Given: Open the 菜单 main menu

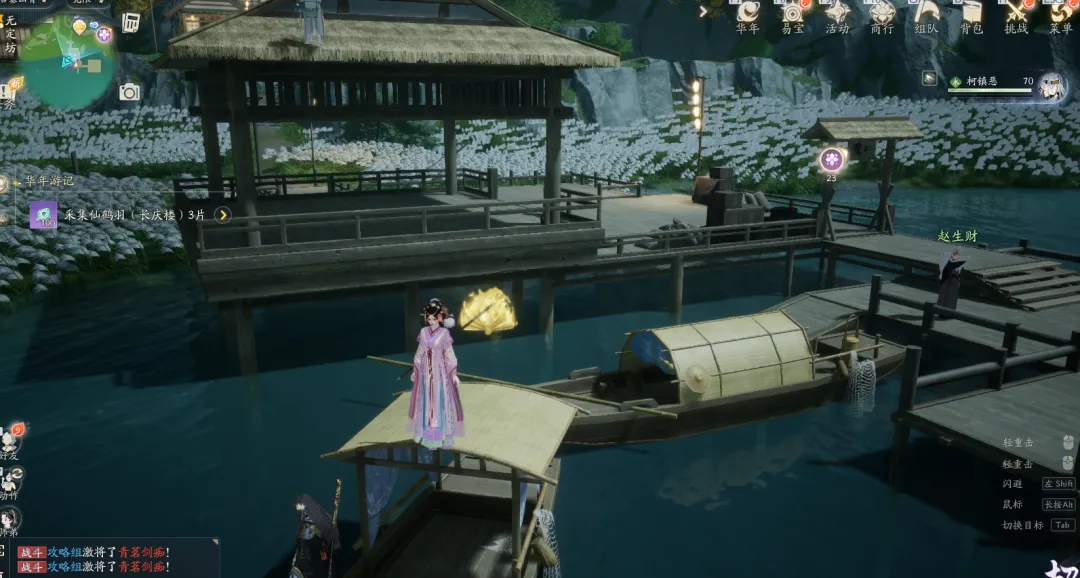Looking at the screenshot, I should 1060,13.
